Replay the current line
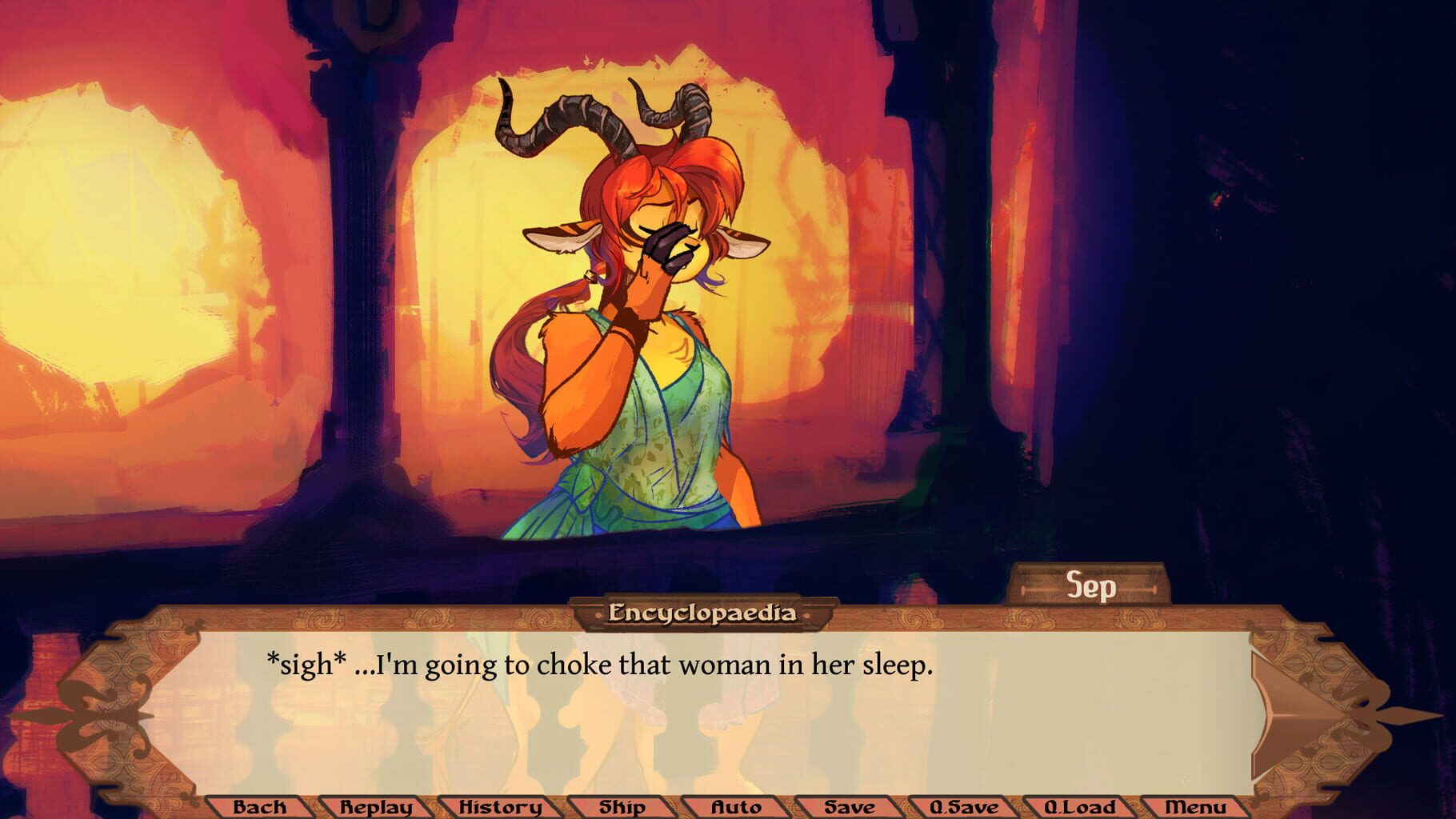 coord(374,808)
